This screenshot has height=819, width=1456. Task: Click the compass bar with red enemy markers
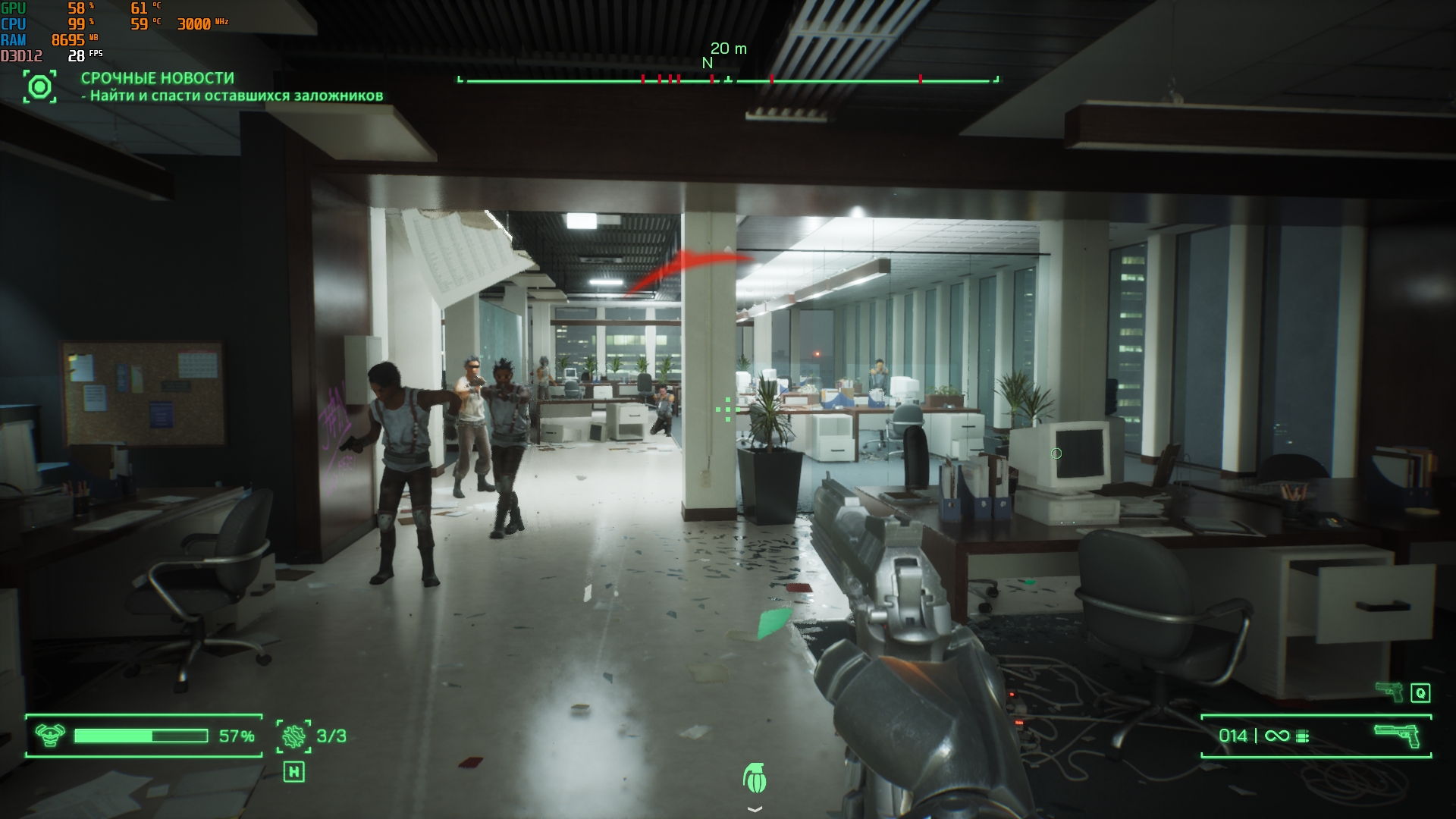tap(728, 80)
